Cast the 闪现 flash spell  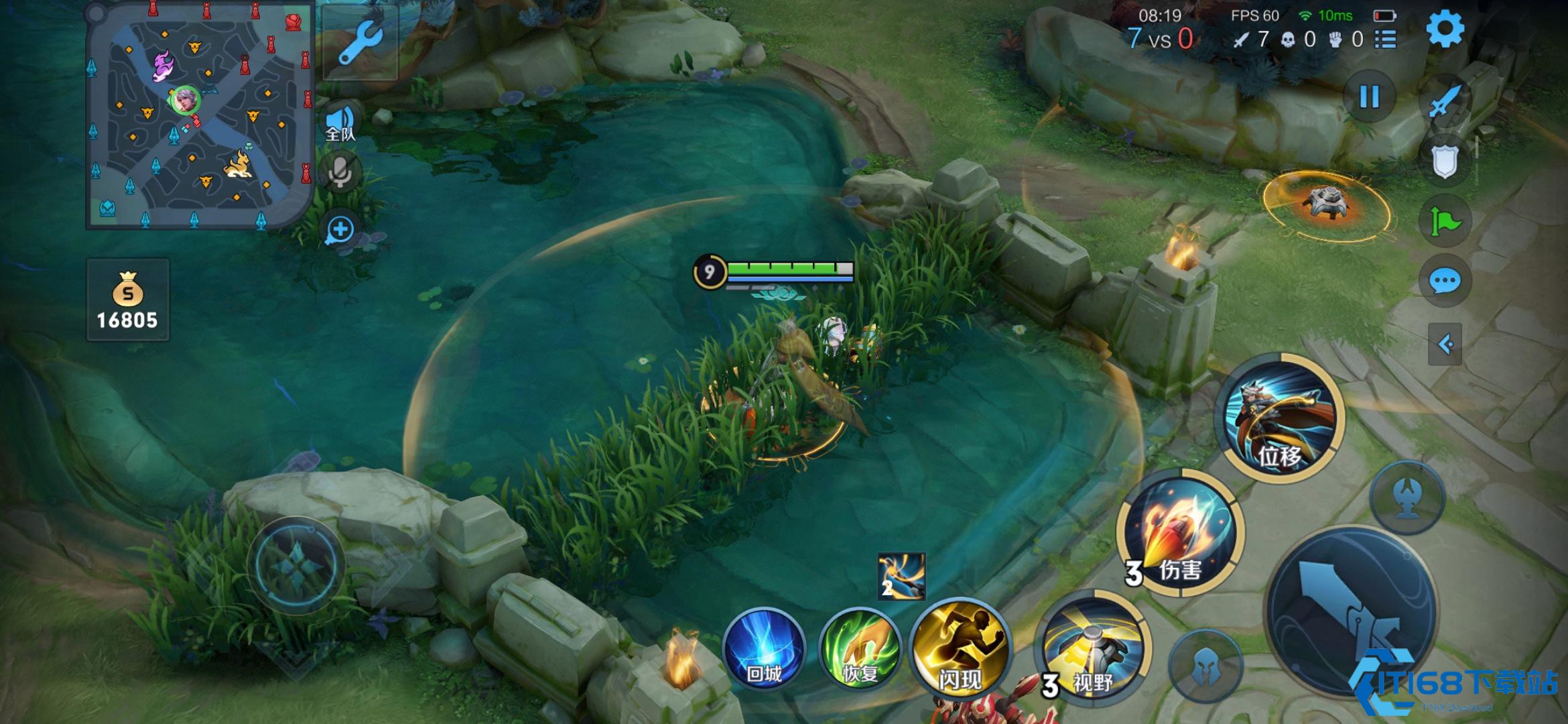tap(960, 649)
